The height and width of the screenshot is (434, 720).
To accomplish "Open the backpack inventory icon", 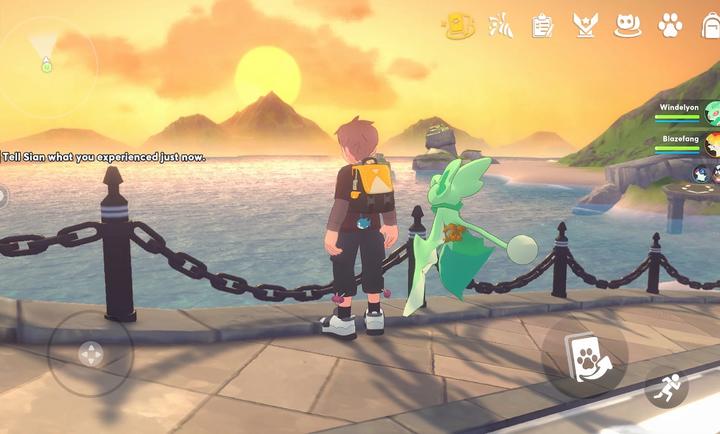I will 710,26.
